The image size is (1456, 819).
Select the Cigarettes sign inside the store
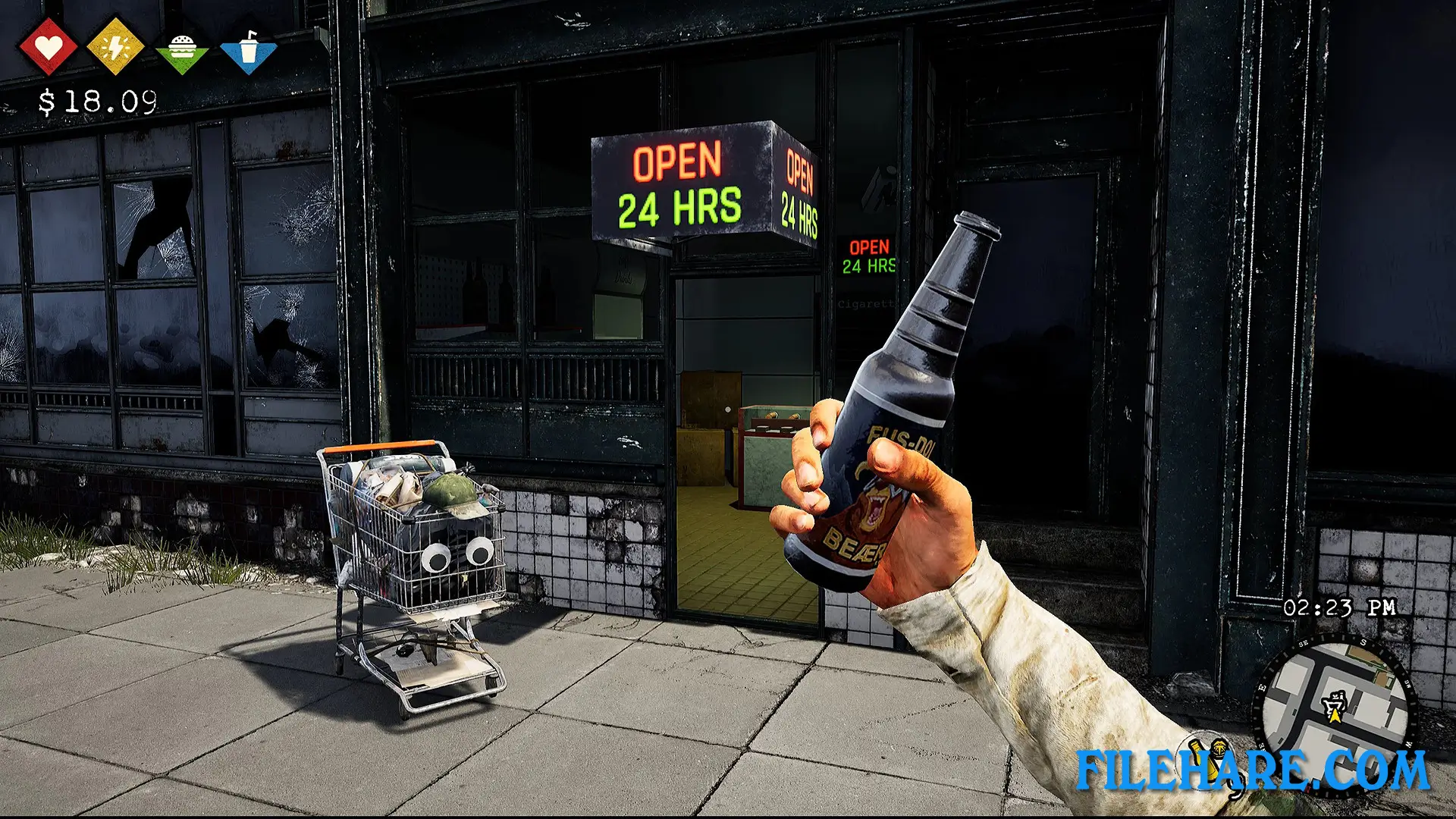[864, 303]
